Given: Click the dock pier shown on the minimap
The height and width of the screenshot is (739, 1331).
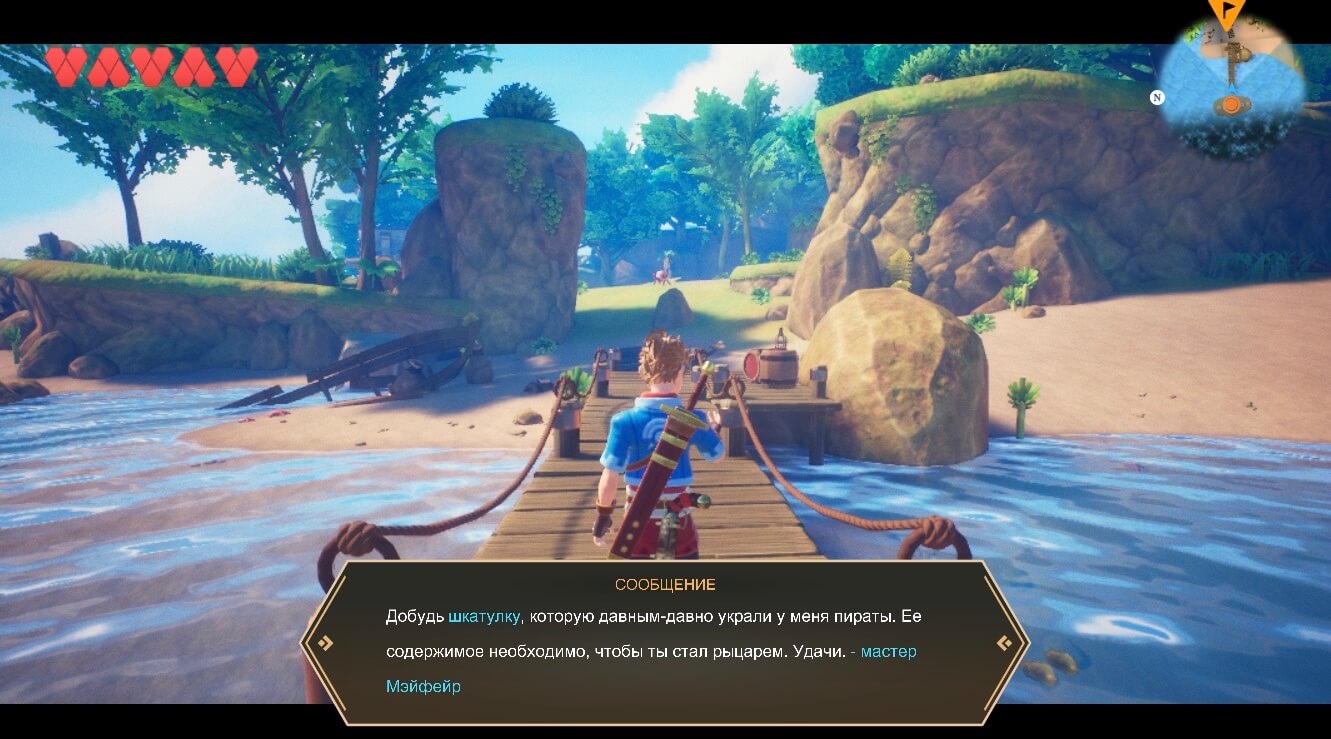Looking at the screenshot, I should [x=1232, y=68].
